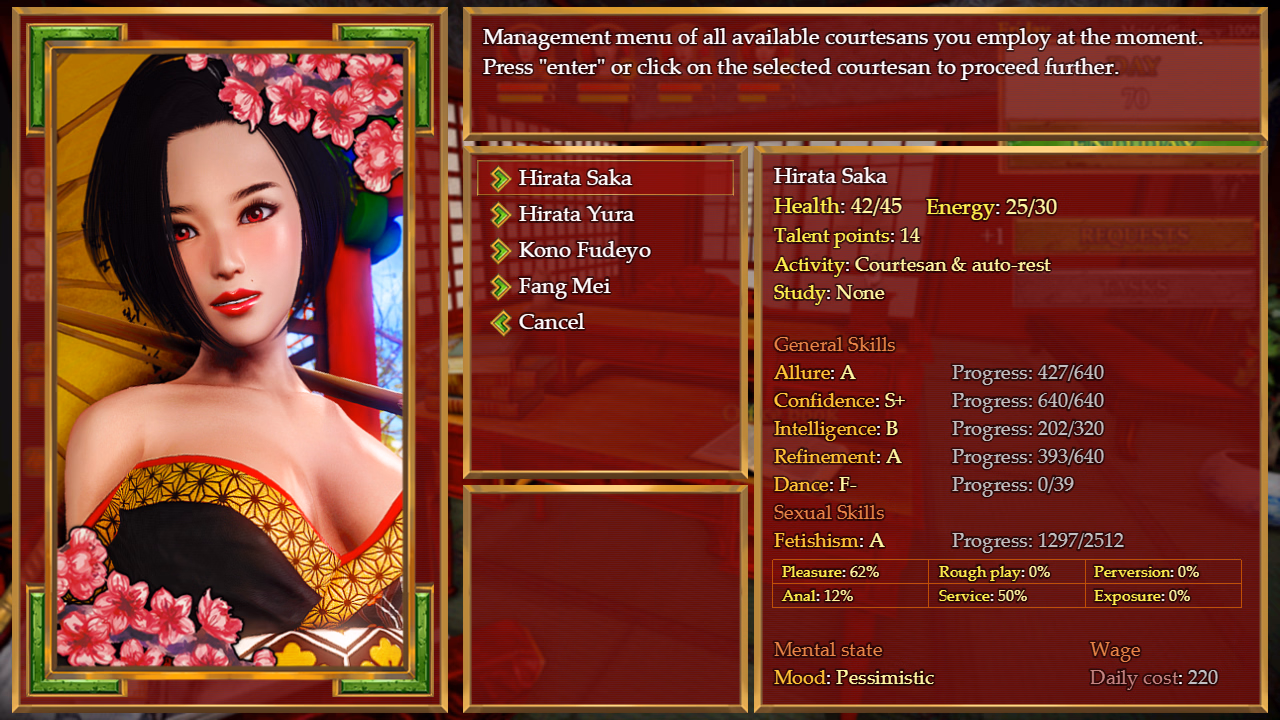Select the green arrow icon beside Hirata Saka
The image size is (1280, 720).
500,177
